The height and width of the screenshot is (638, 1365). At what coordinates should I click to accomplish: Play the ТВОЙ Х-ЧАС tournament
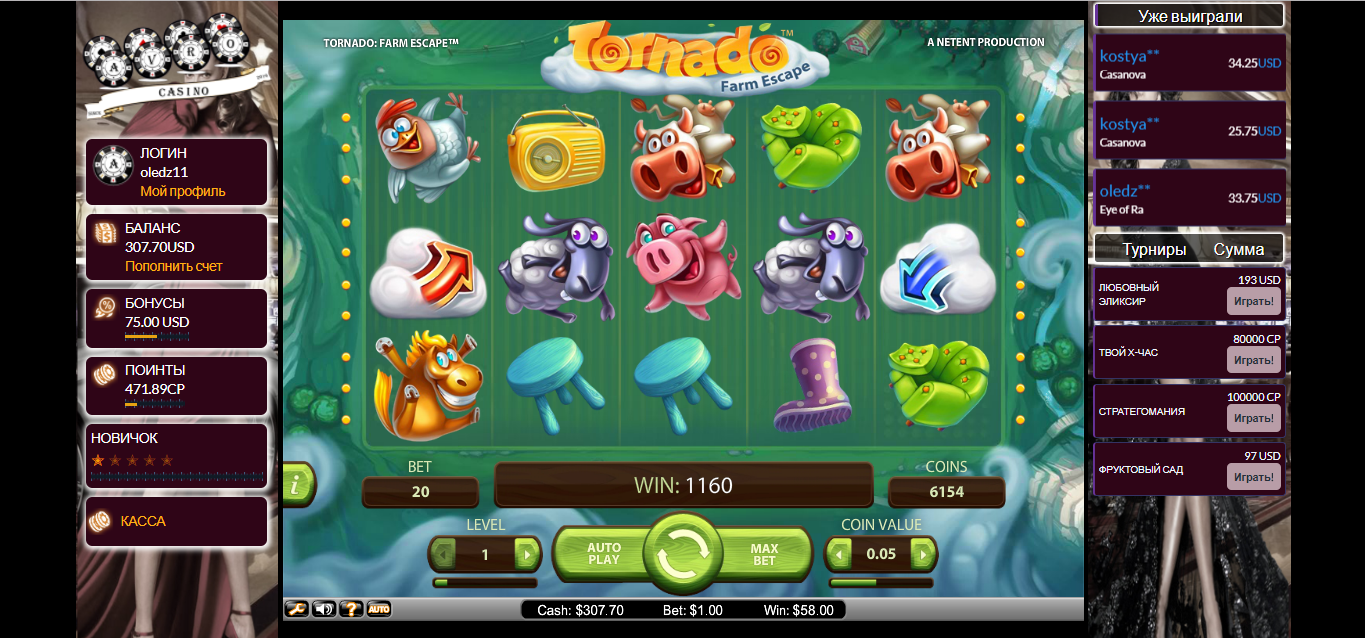[1253, 360]
